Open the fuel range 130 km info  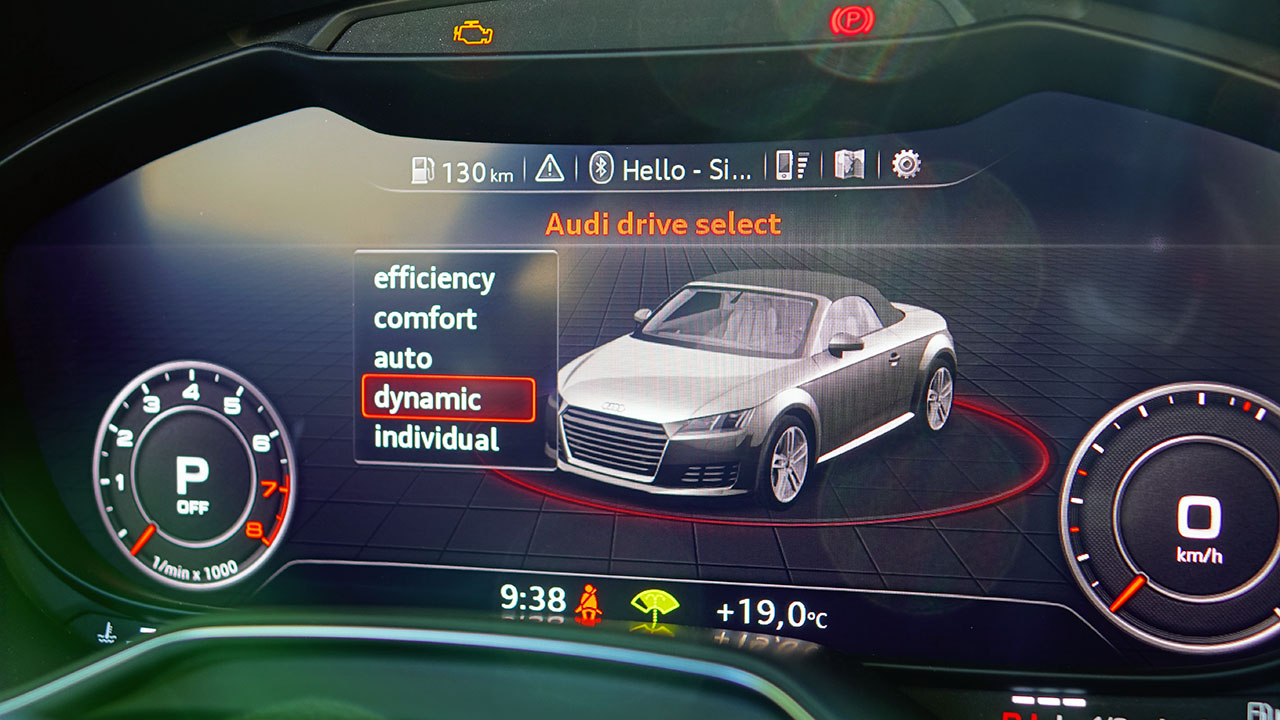[x=463, y=171]
